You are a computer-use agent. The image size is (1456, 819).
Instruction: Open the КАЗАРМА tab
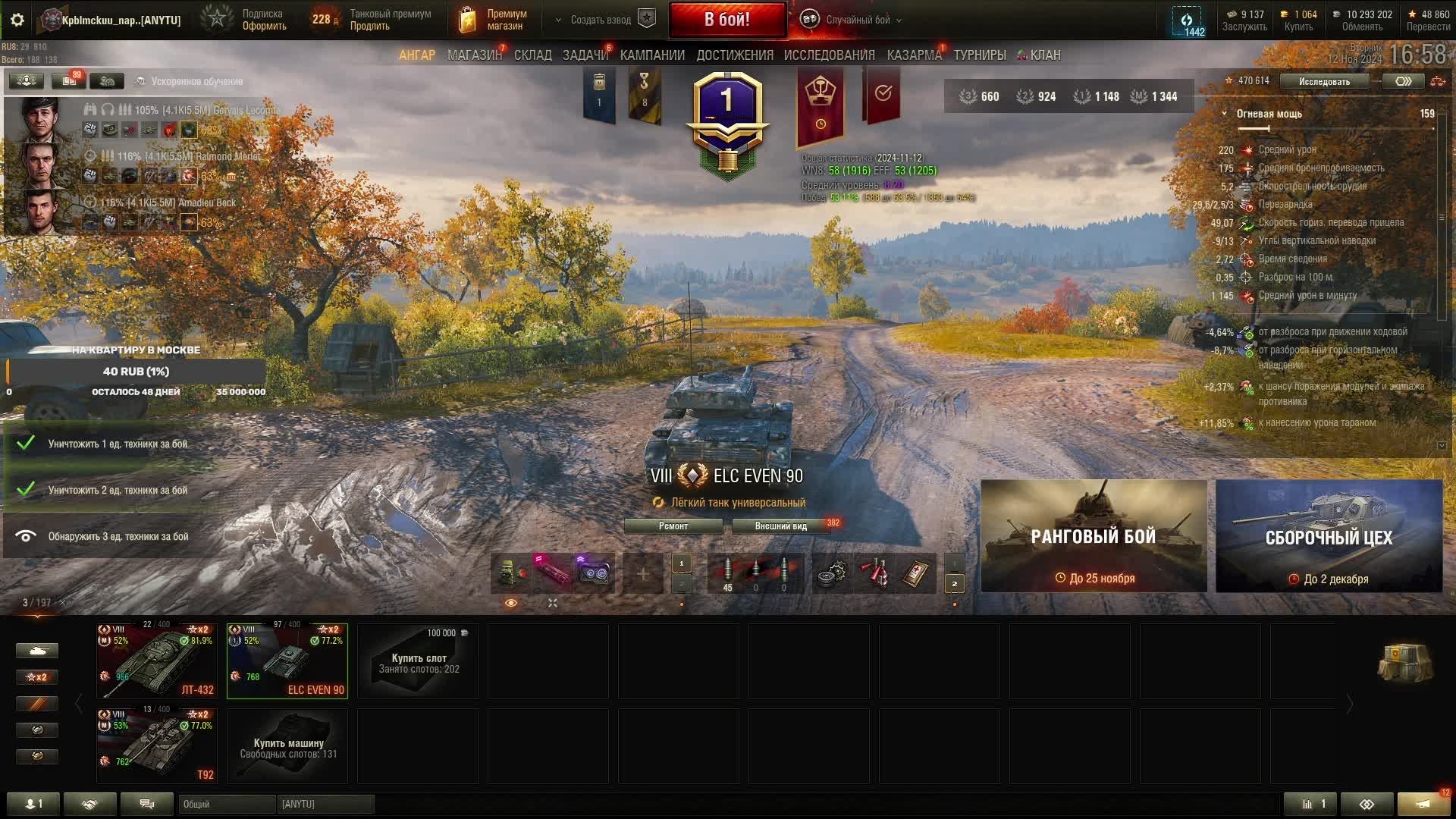tap(914, 55)
